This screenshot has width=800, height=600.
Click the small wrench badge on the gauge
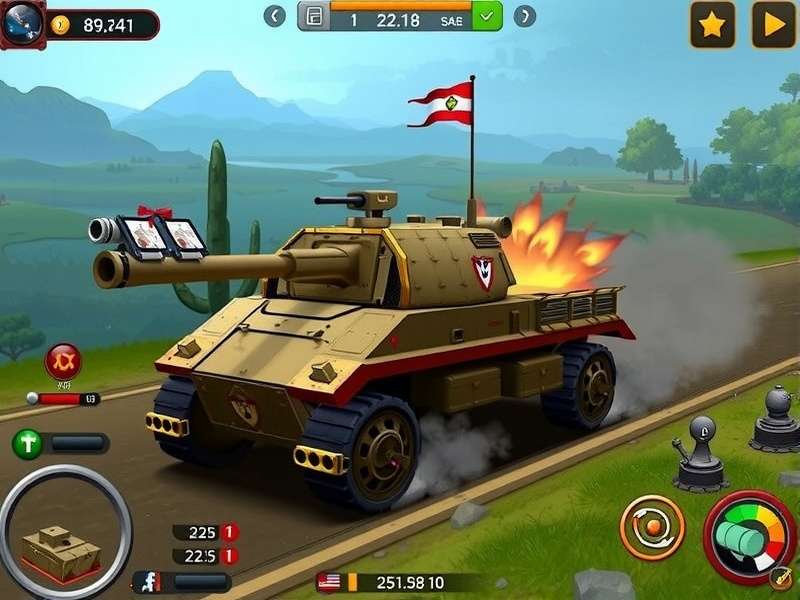tap(779, 577)
